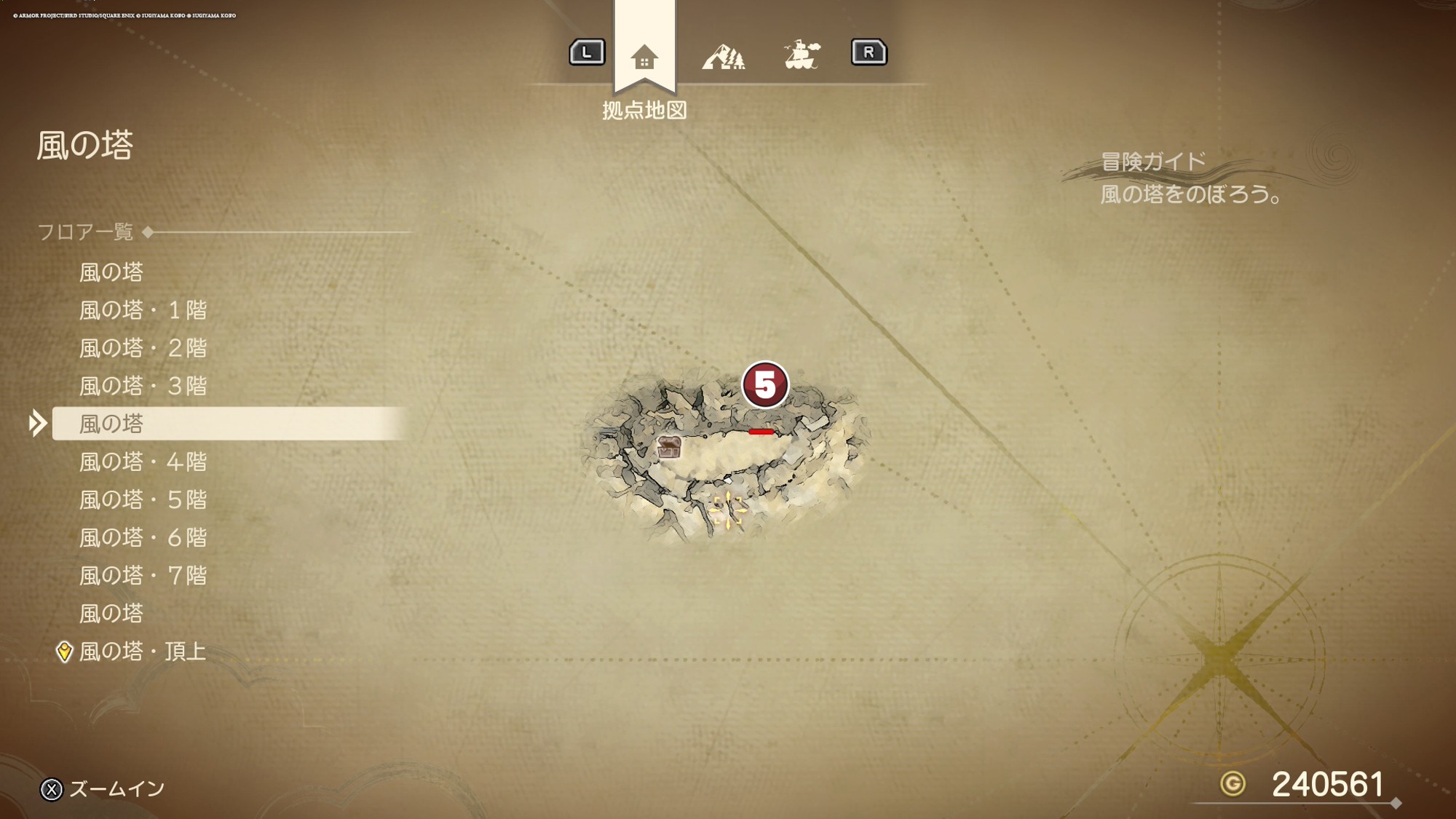Image resolution: width=1456 pixels, height=819 pixels.
Task: Jump to 風の塔・頂上 rooftop entry
Action: click(x=143, y=652)
